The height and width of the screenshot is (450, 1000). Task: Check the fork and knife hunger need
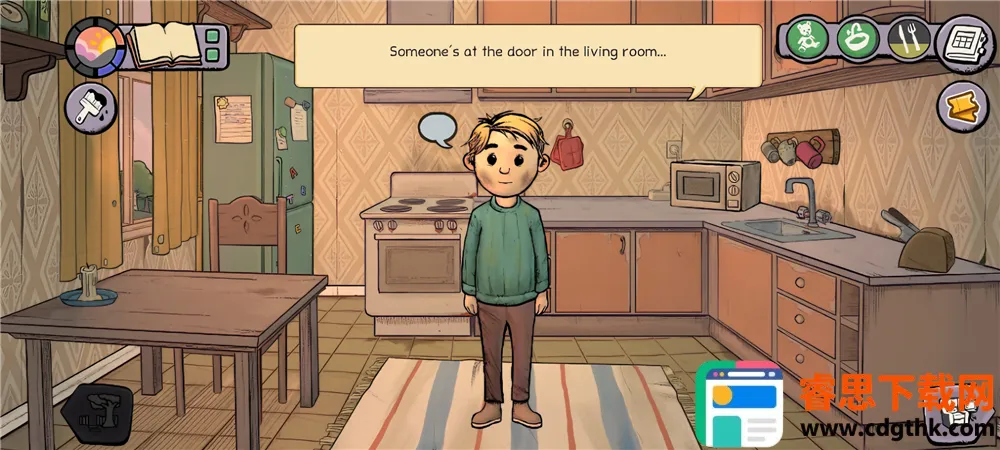[908, 40]
